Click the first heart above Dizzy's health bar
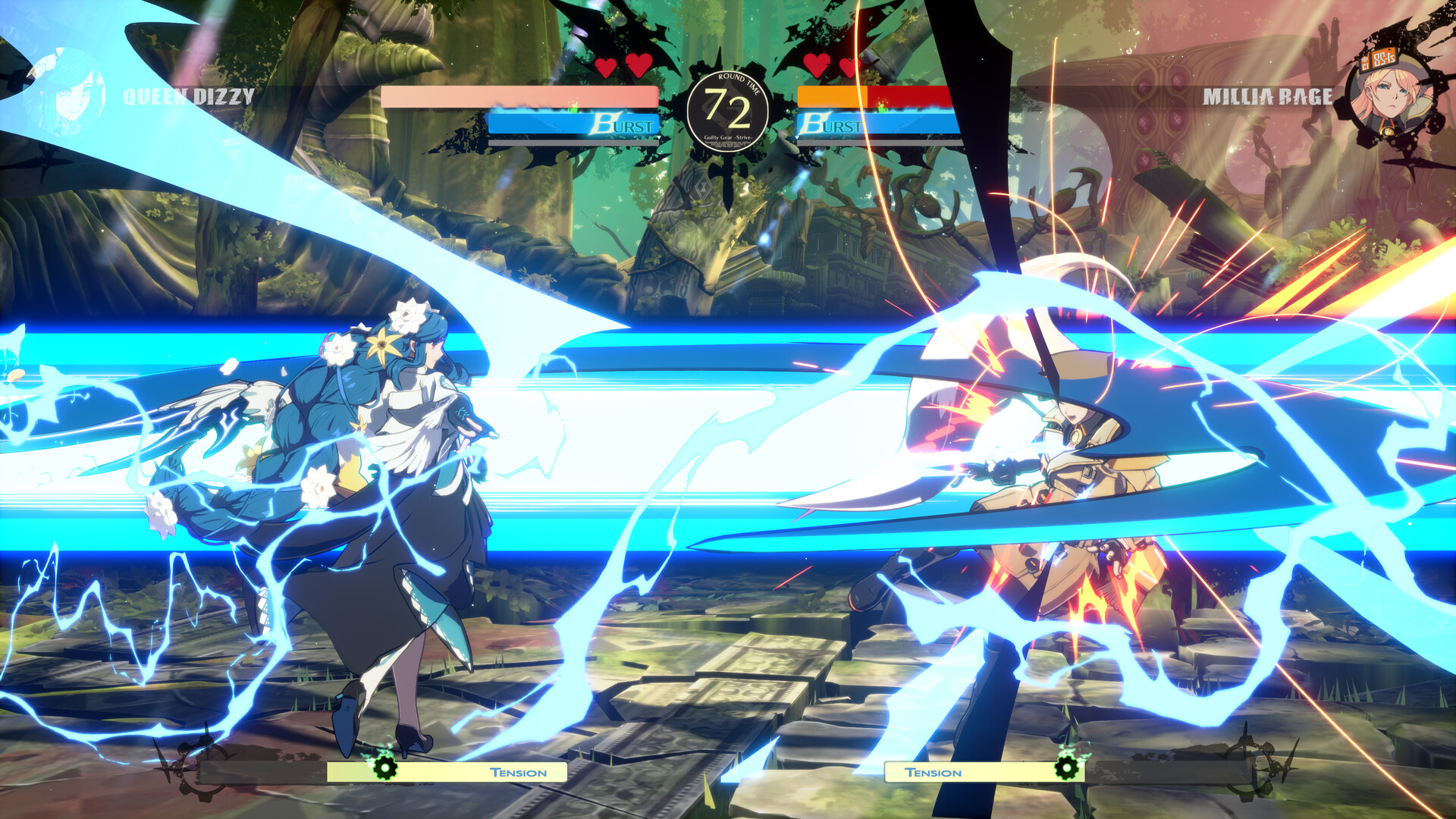This screenshot has width=1456, height=819. pos(607,67)
